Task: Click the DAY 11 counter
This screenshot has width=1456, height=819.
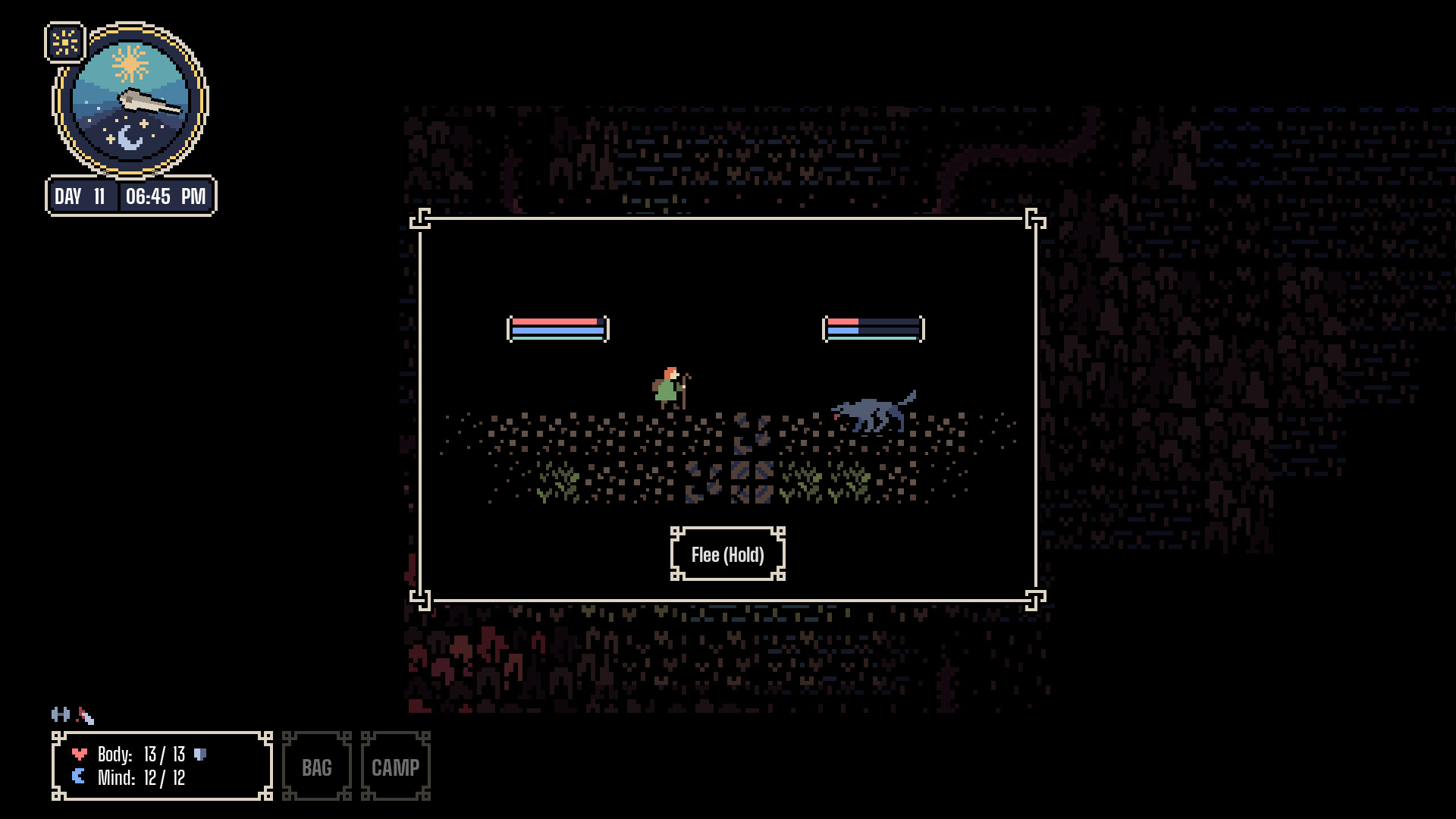Action: click(80, 196)
